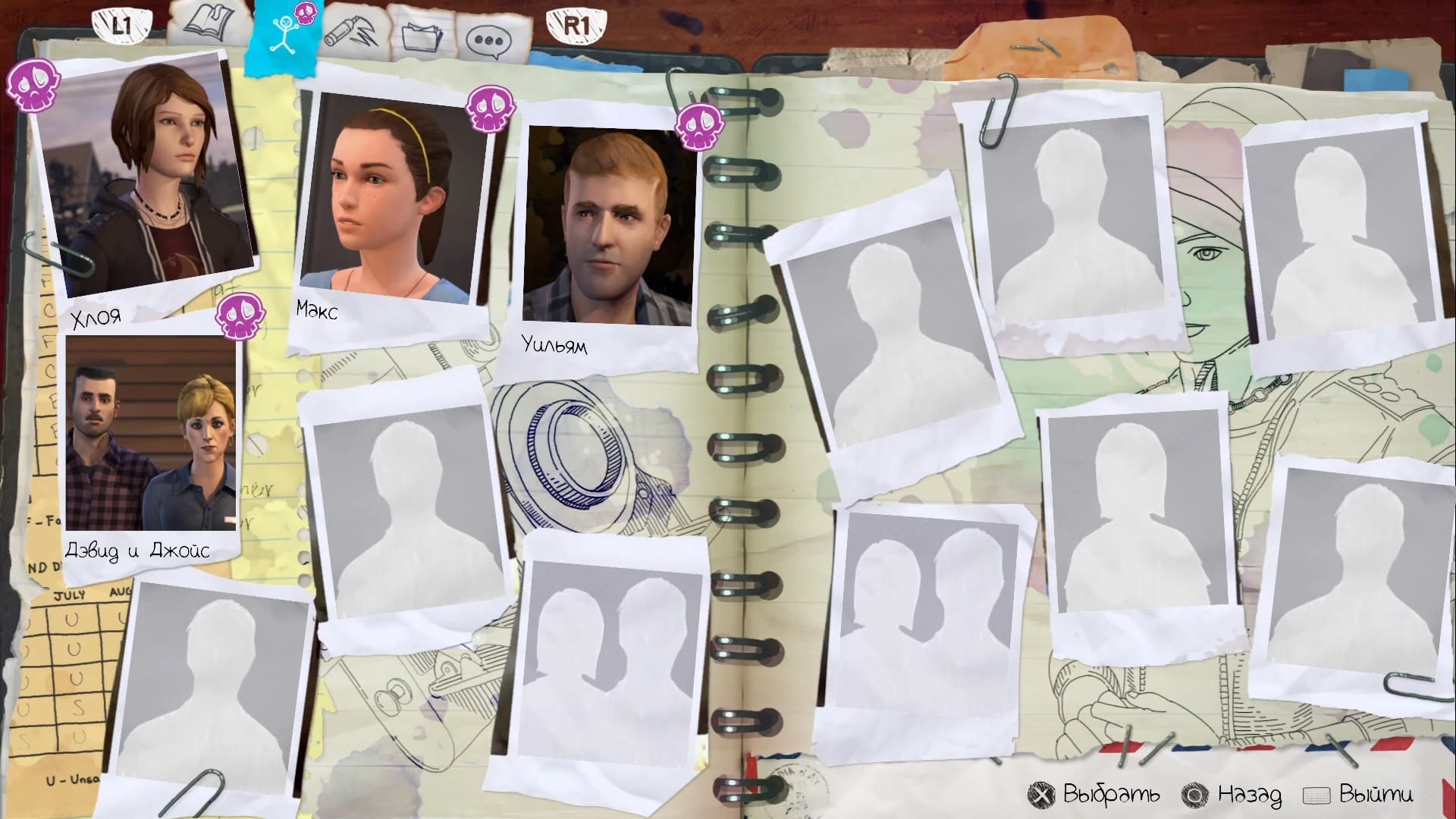Open the spray-can graffiti tab icon
The image size is (1456, 819).
(x=353, y=30)
